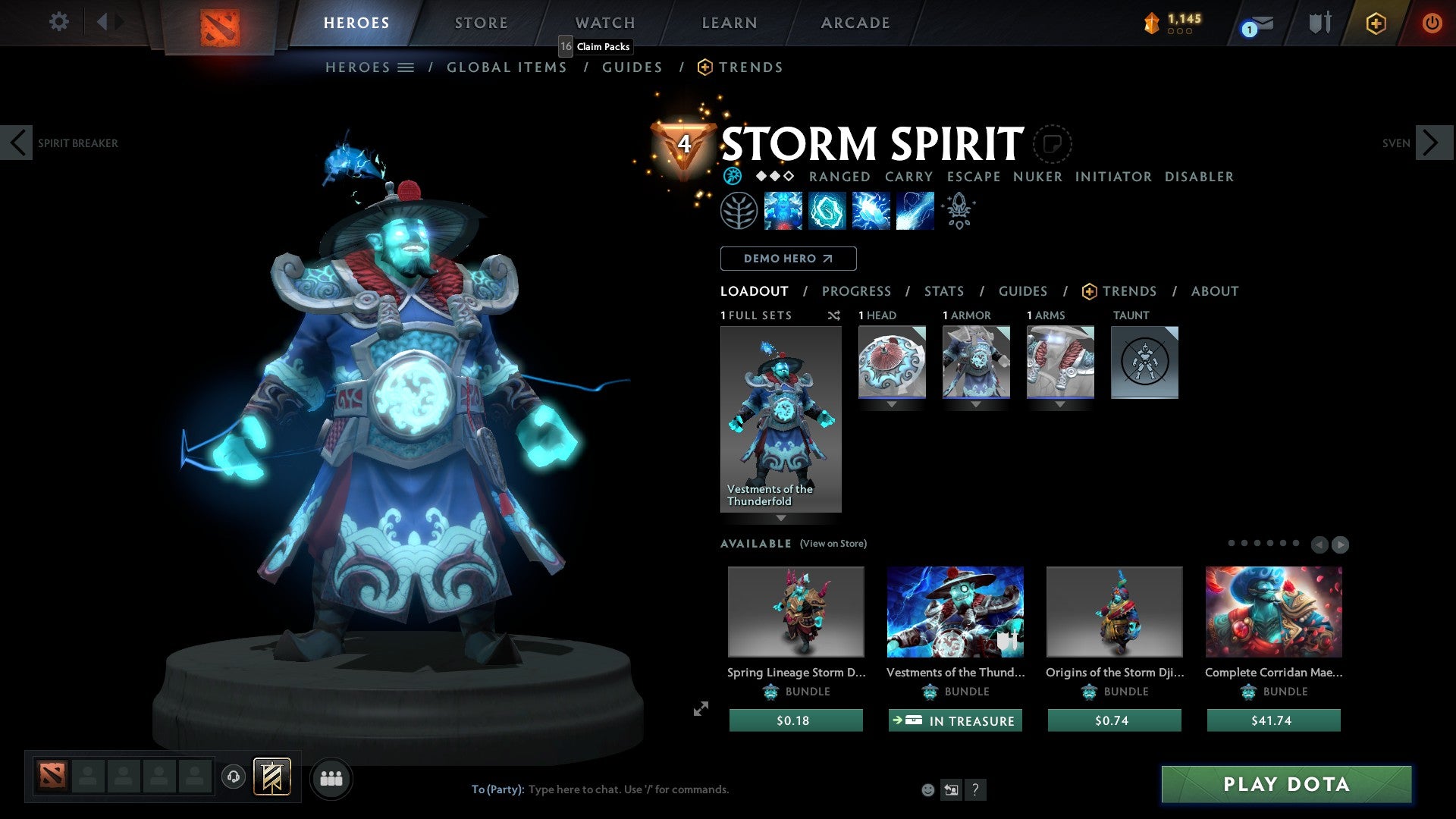Switch to the PROGRESS tab
This screenshot has height=819, width=1456.
pos(857,291)
